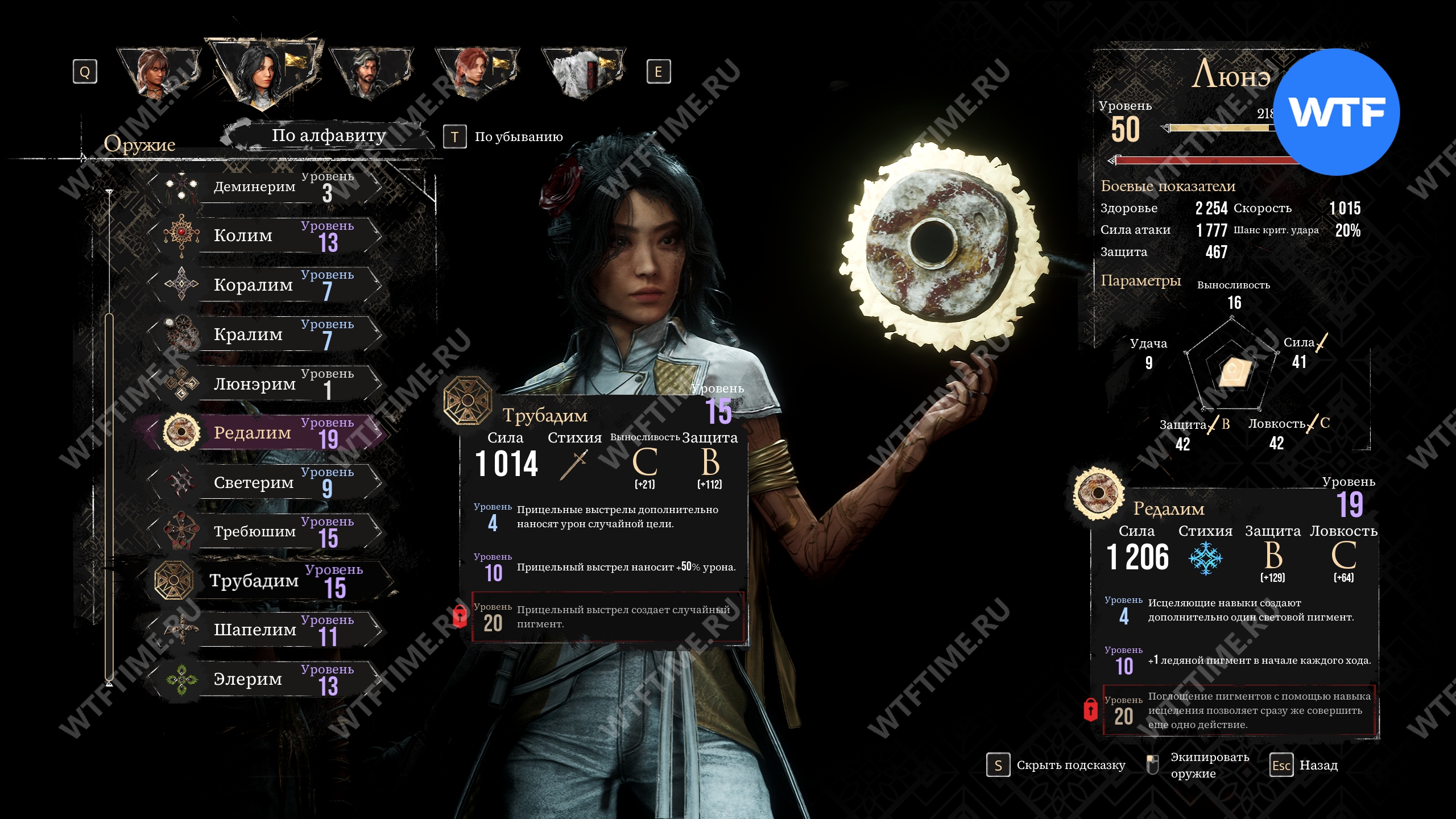Select the Элерим weapon row
Screen dimensions: 1456x819
[263, 679]
